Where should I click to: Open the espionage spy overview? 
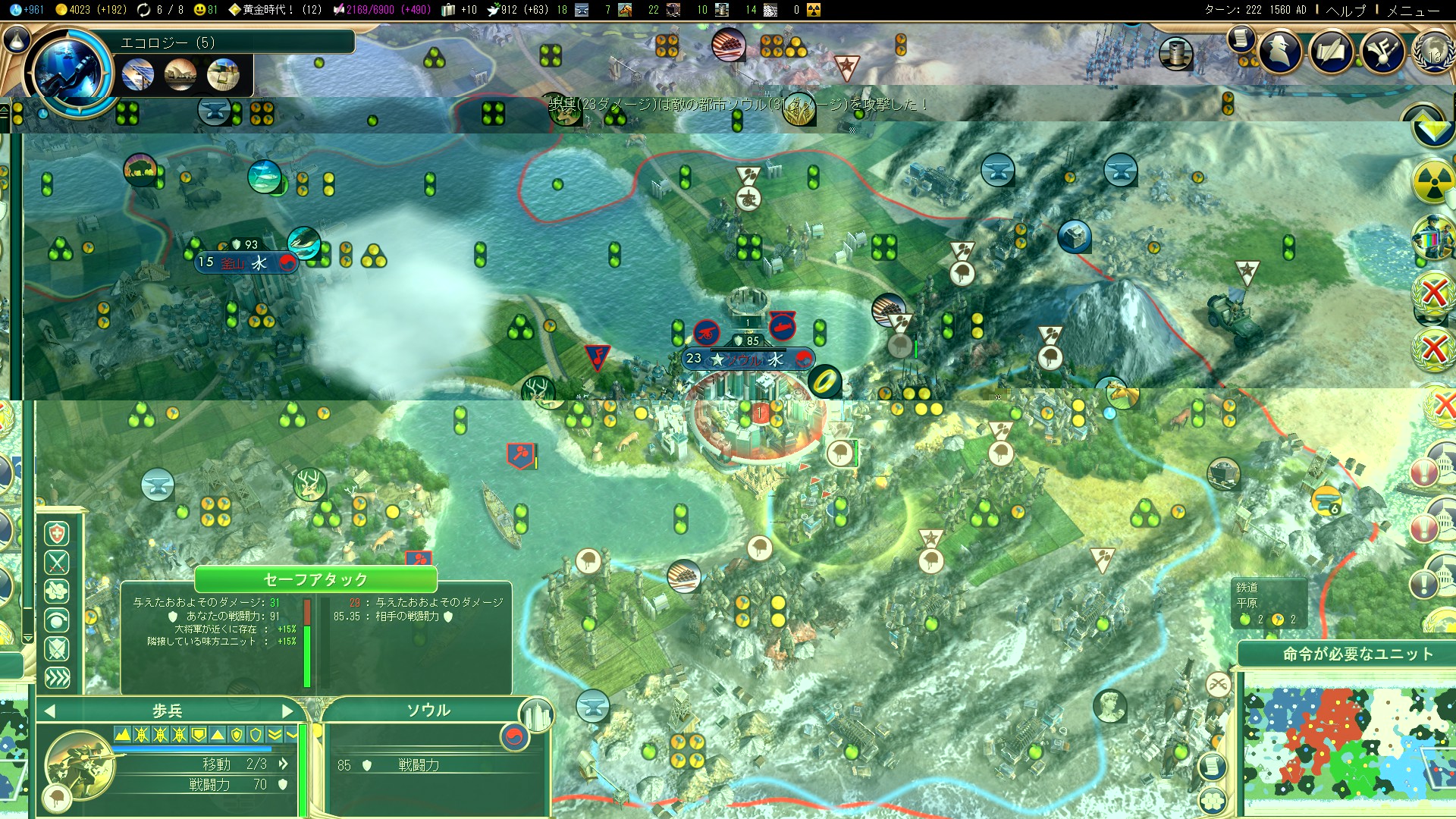tap(1281, 52)
